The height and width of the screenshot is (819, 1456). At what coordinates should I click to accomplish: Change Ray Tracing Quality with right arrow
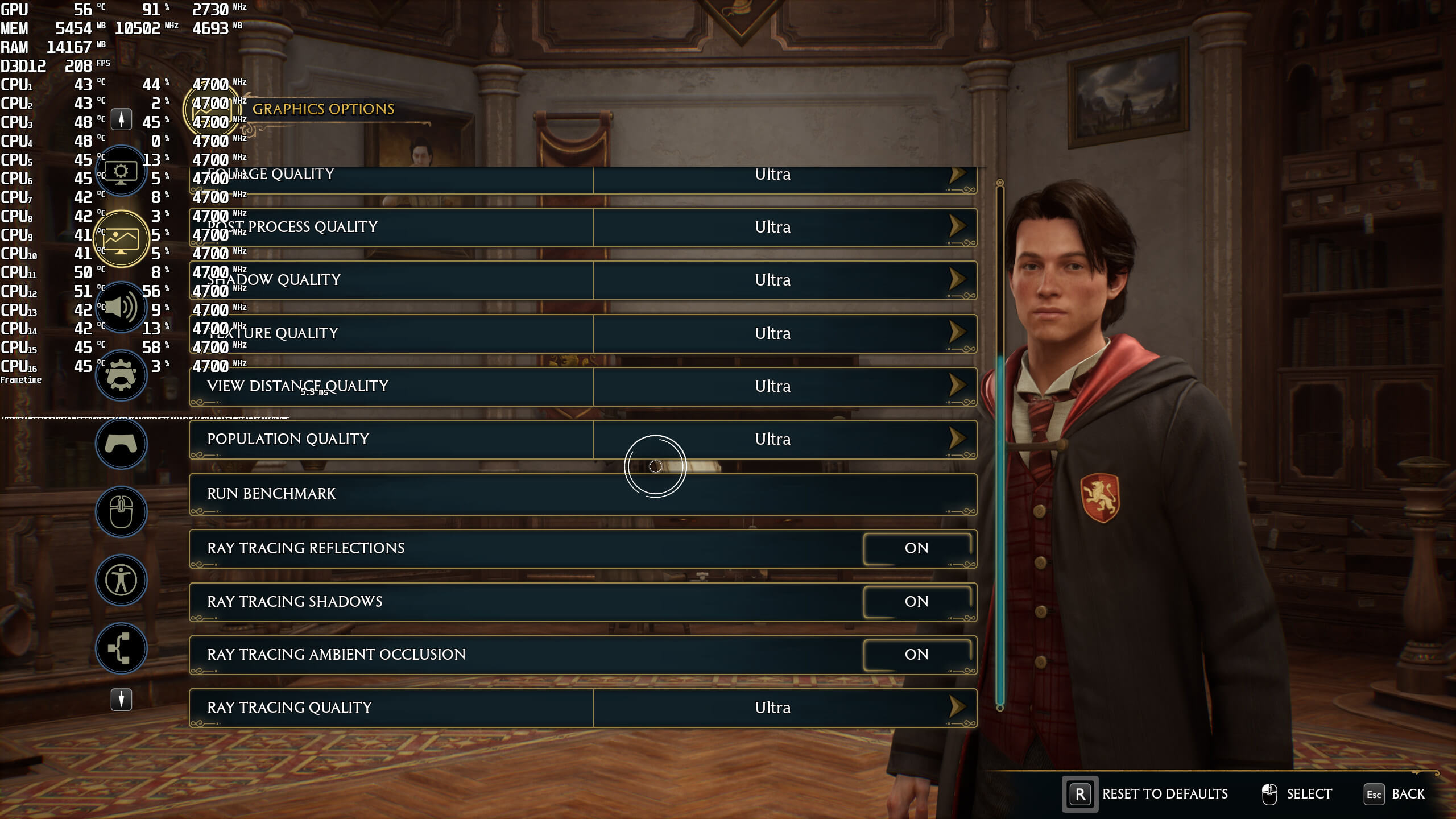click(x=957, y=707)
